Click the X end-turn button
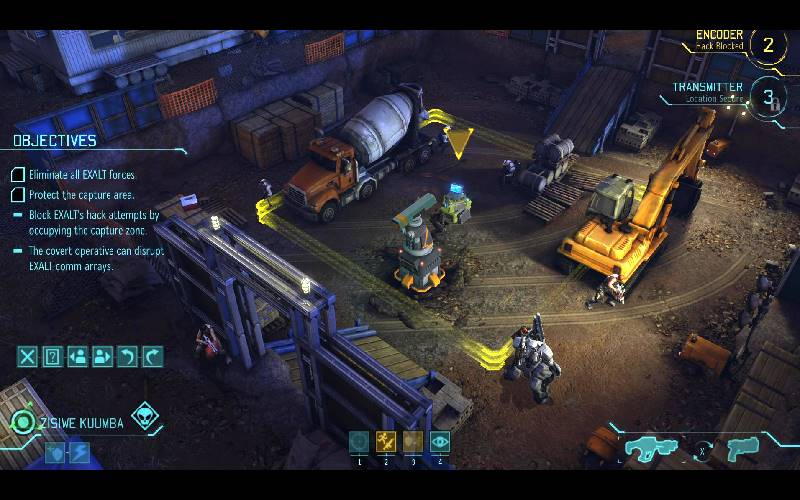Viewport: 800px width, 500px height. pyautogui.click(x=28, y=356)
